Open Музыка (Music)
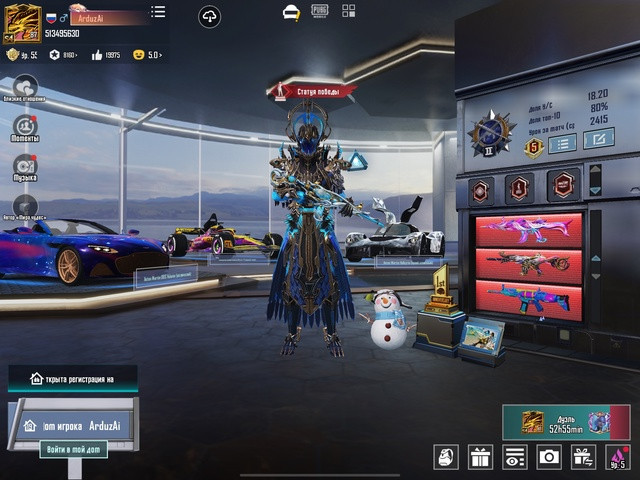640x480 pixels. click(x=25, y=166)
